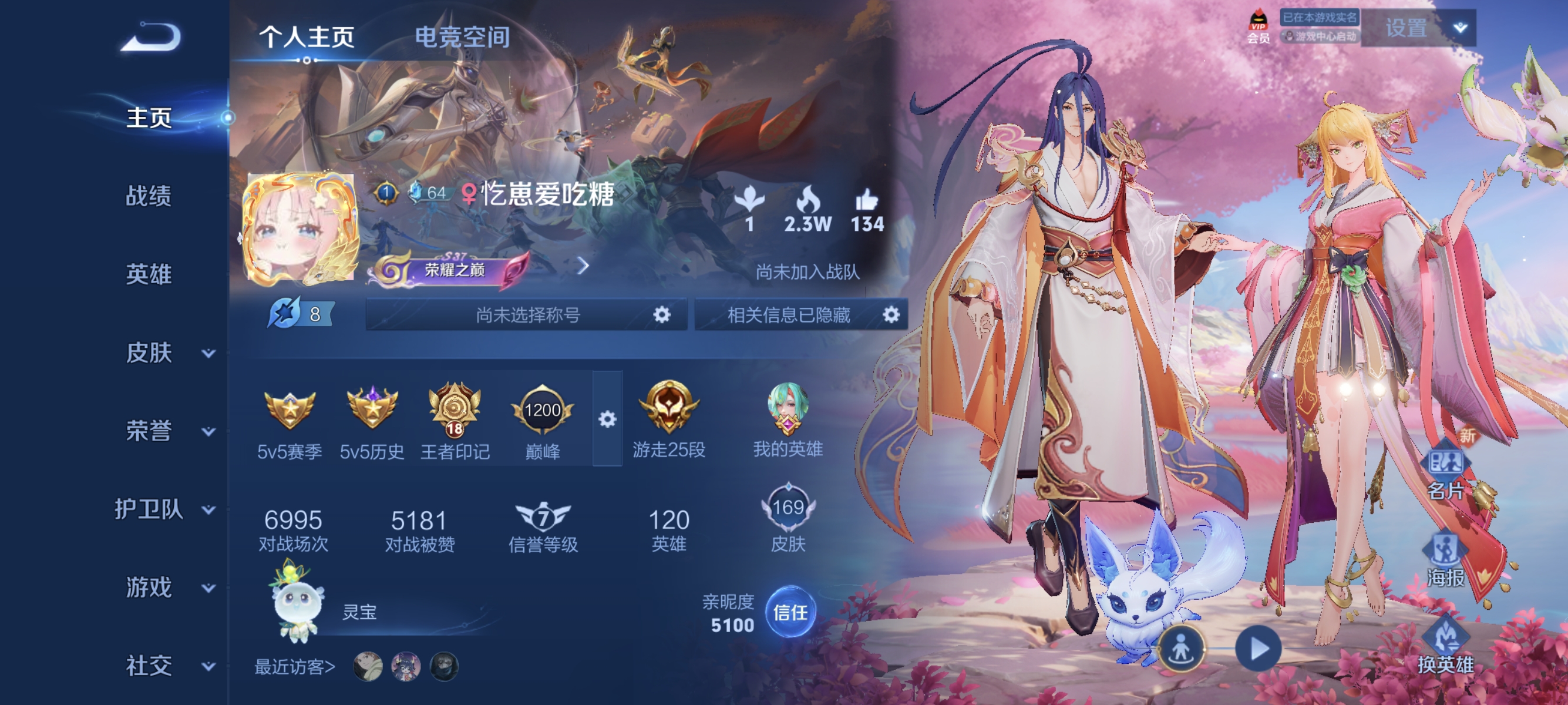Open 我的英雄 hero icon
This screenshot has width=1568, height=705.
tap(787, 419)
